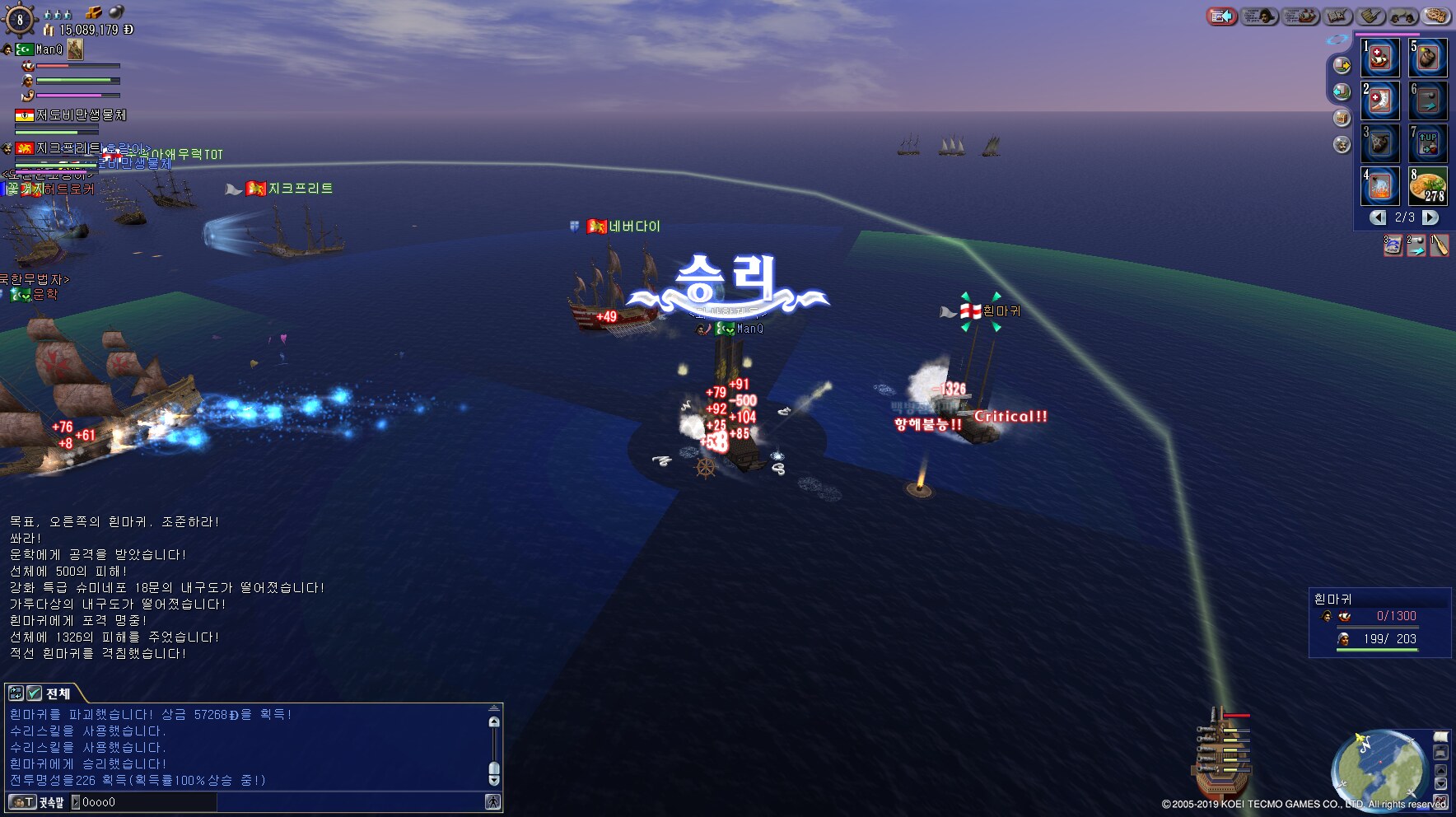Activate the fire-extinguishing skill in slot 4

pyautogui.click(x=1380, y=187)
